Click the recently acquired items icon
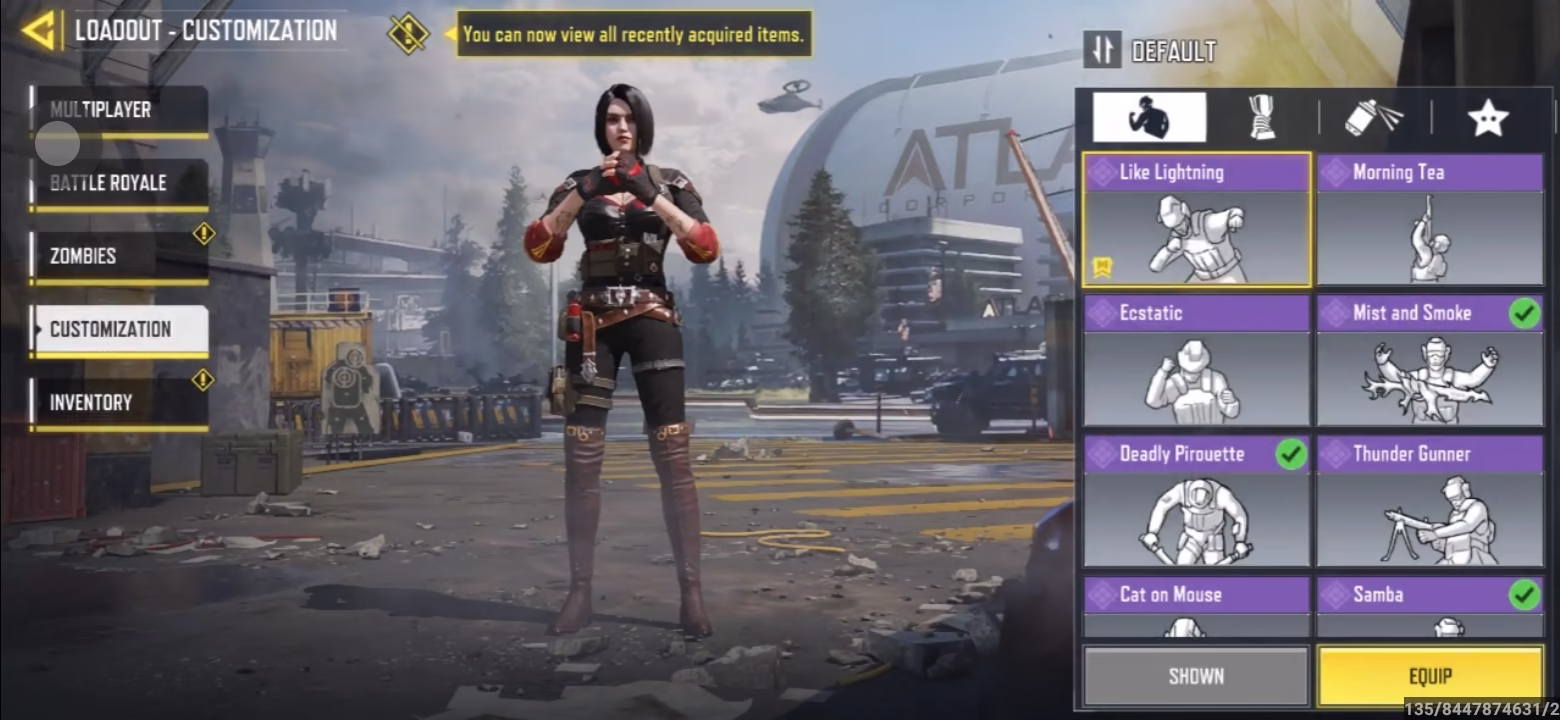Screen dimensions: 1560x720 408,34
